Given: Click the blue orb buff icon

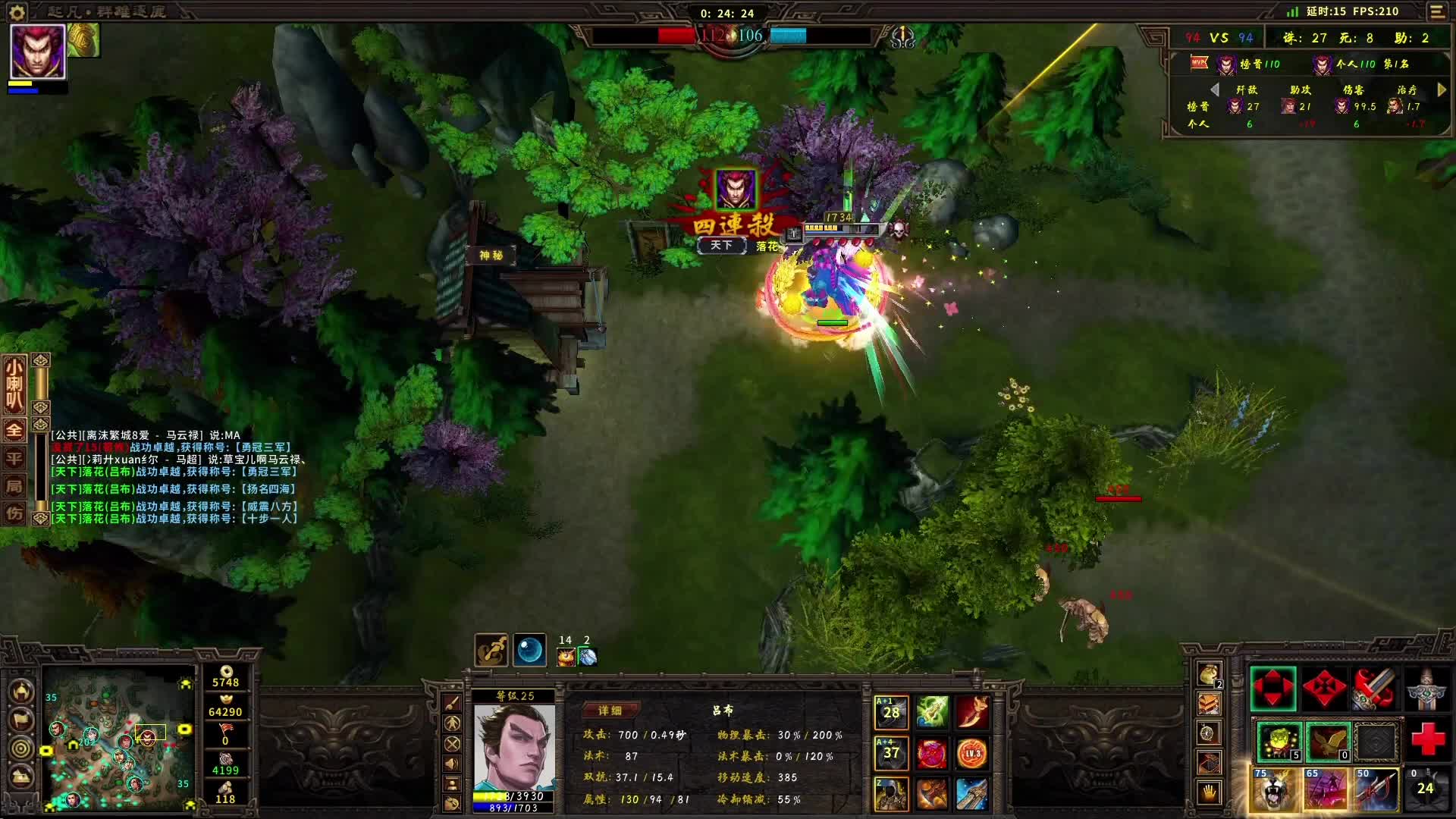Looking at the screenshot, I should 529,651.
